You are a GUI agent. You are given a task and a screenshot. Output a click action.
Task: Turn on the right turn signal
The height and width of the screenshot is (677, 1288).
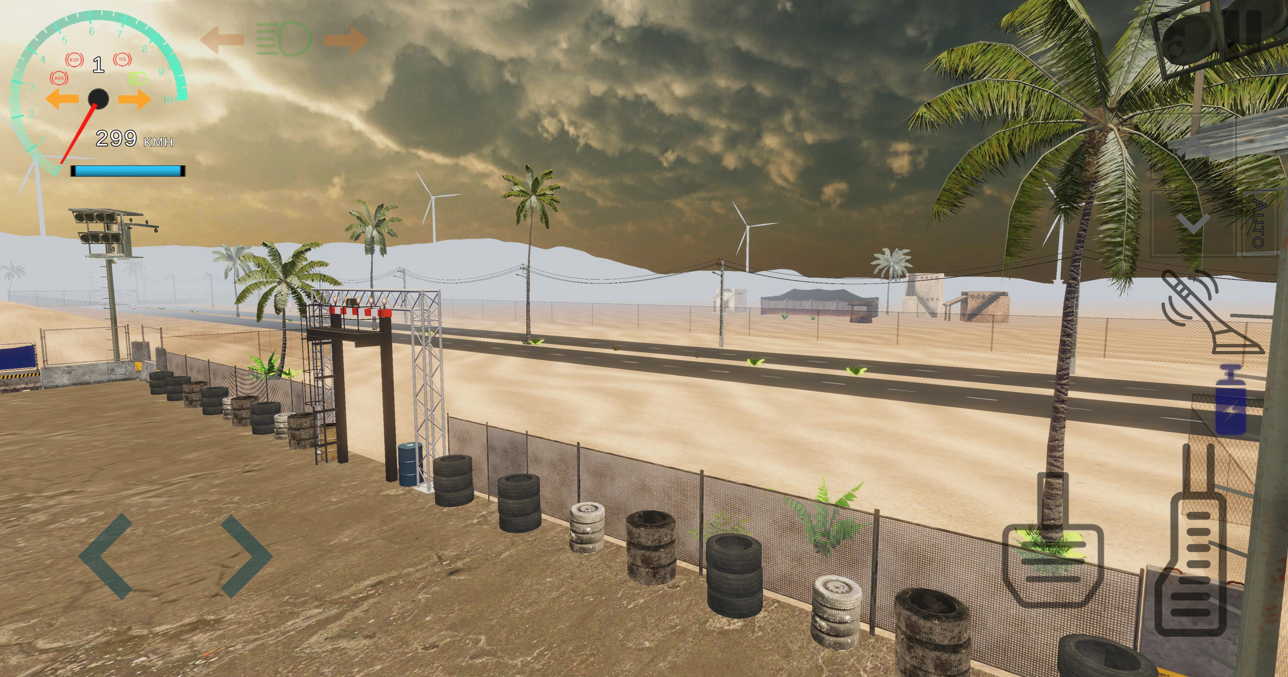click(345, 40)
